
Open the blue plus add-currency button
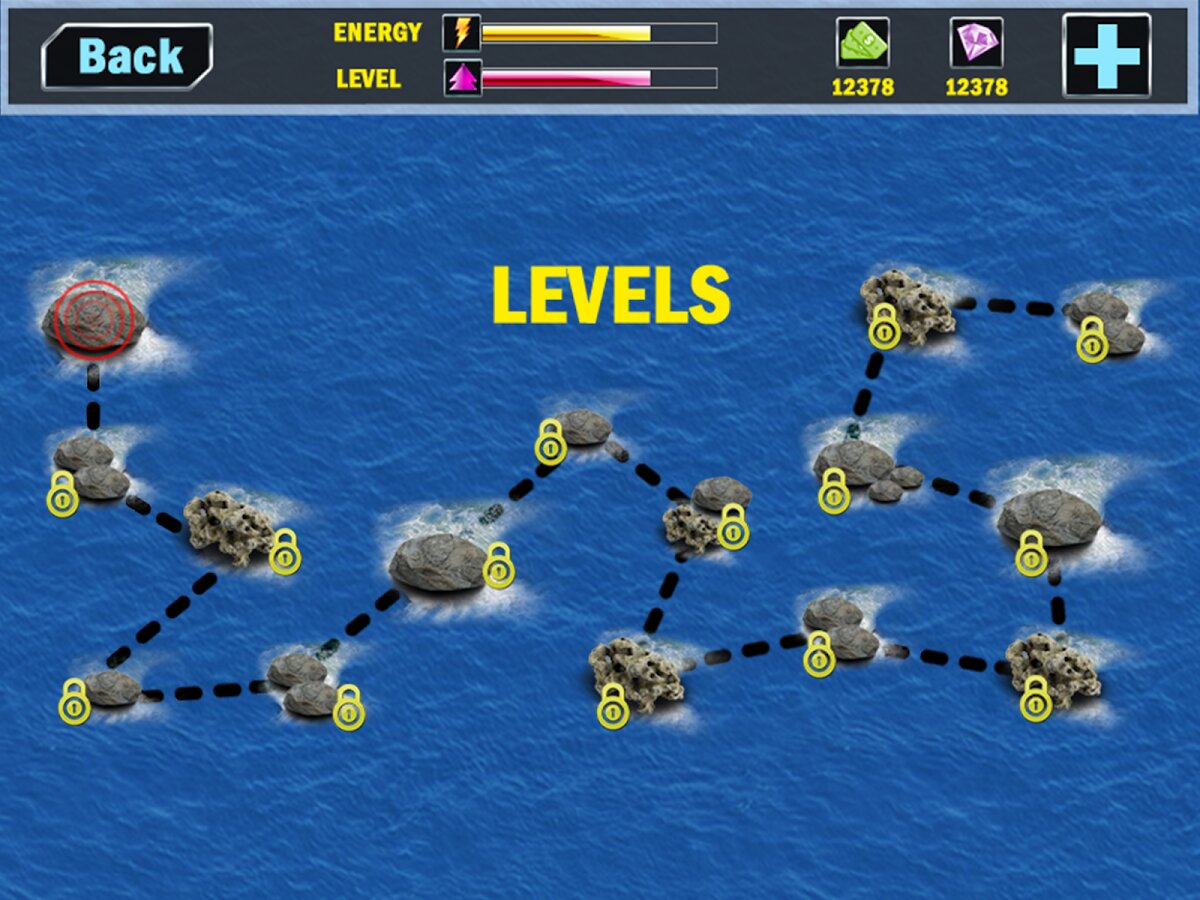pos(1106,56)
